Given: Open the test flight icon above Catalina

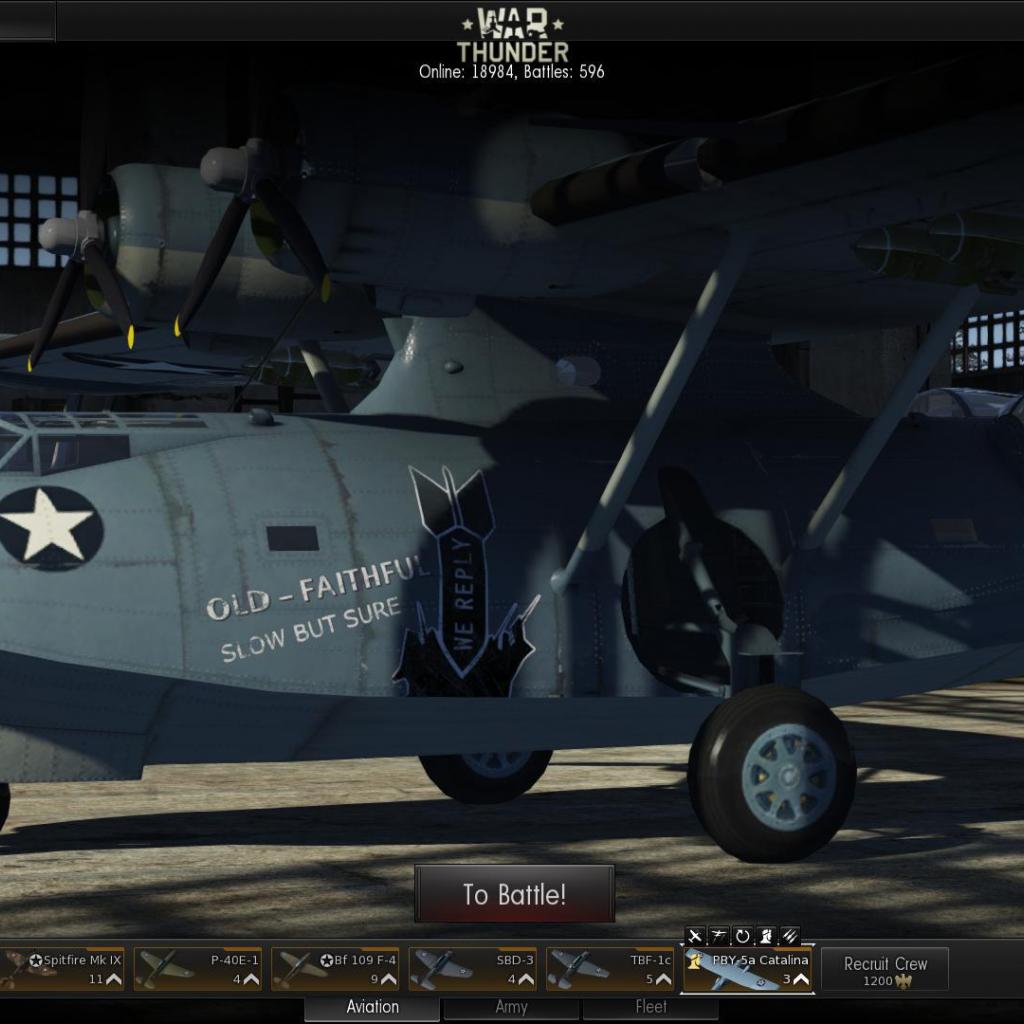Looking at the screenshot, I should (x=719, y=936).
